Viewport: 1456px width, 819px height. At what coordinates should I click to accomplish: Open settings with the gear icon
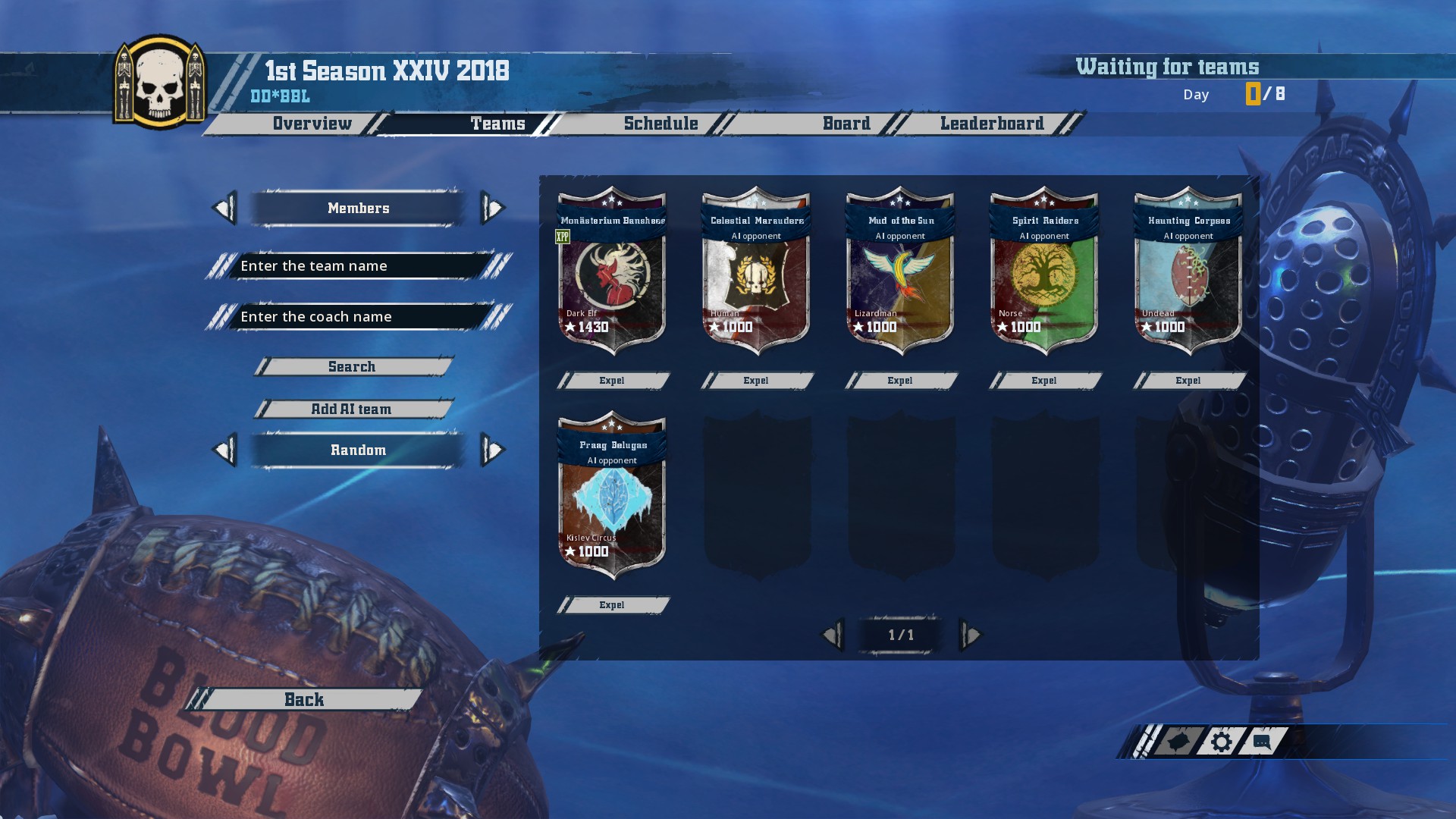[1221, 742]
